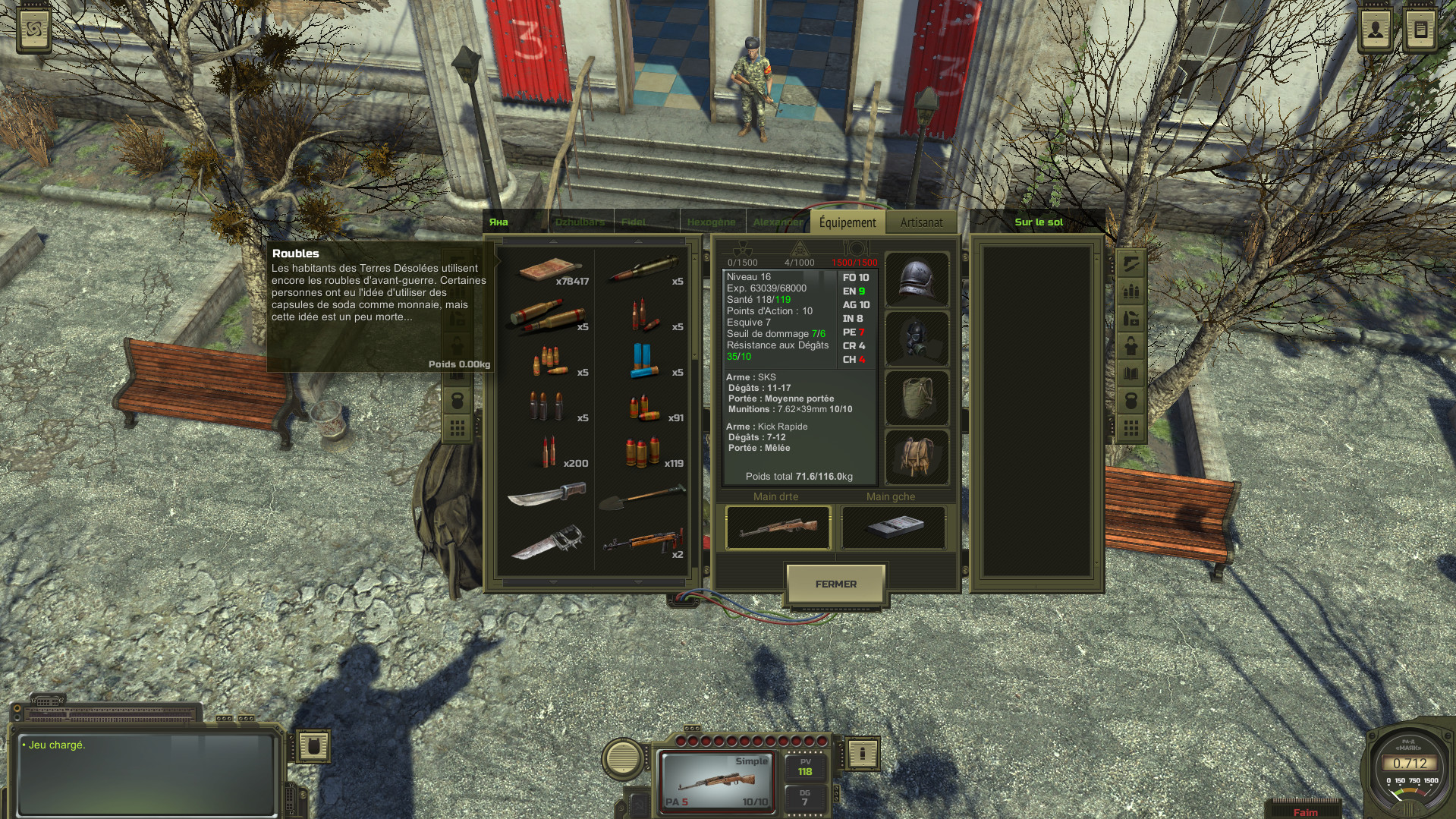Open Dzhulbars' inventory tab
The image size is (1456, 819).
[580, 222]
